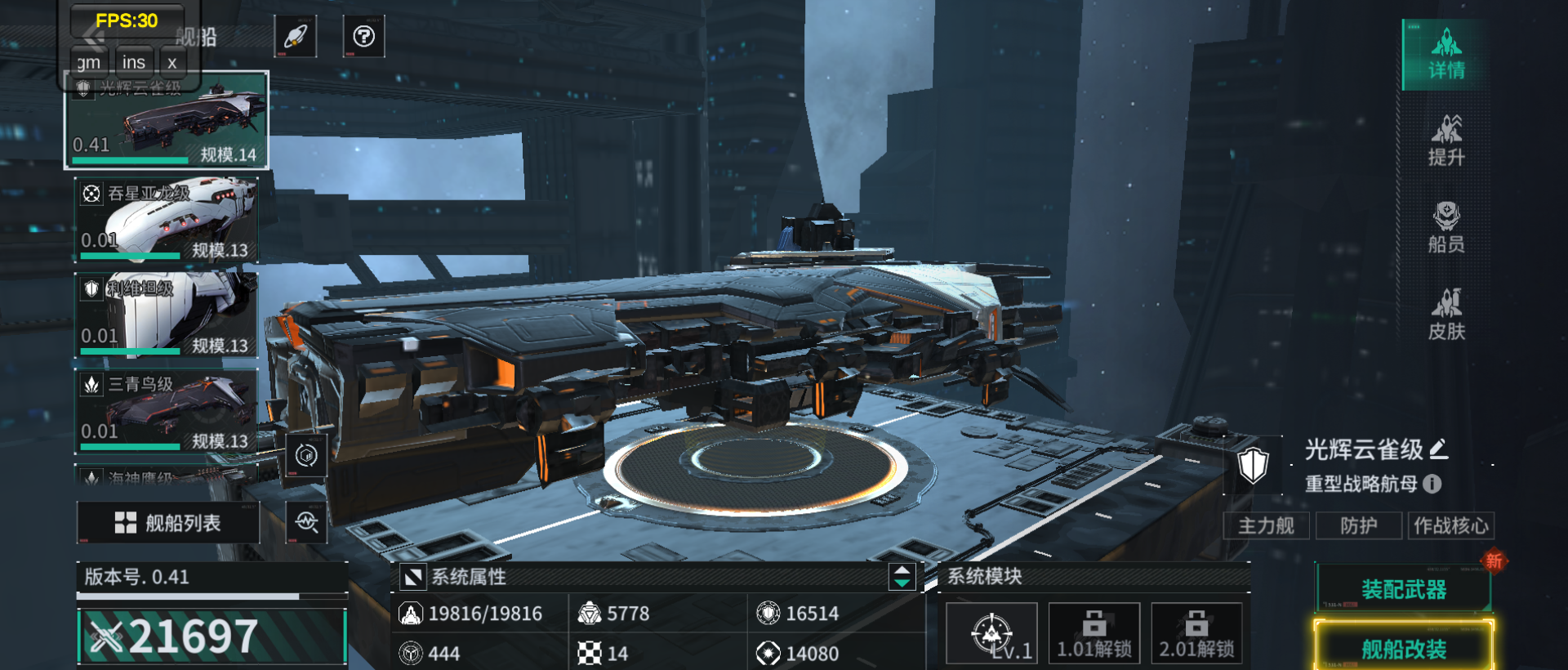1568x670 pixels.
Task: Select the 吞星亚龙级 ship thumbnail
Action: point(167,219)
